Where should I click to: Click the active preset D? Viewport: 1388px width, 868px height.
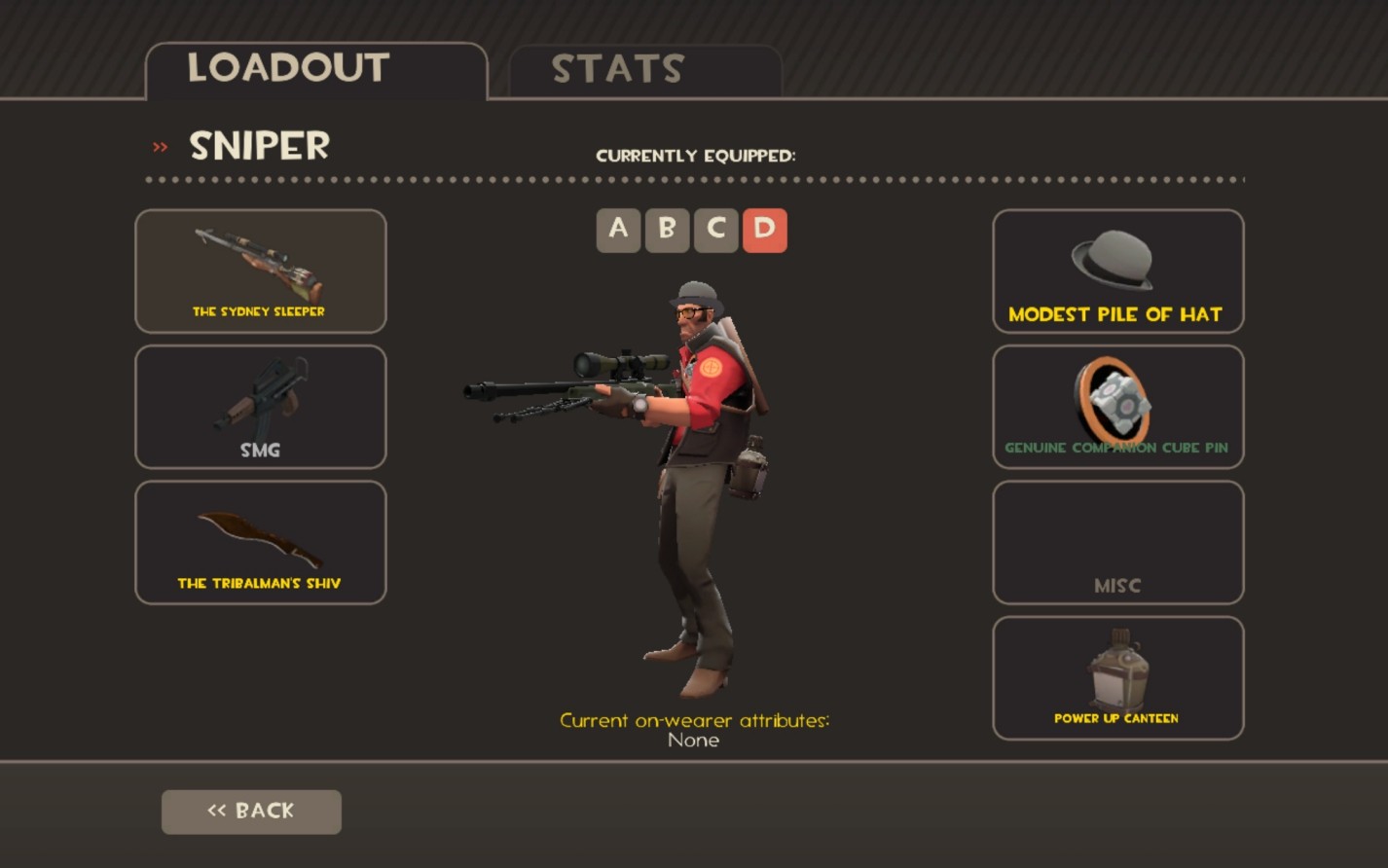[x=764, y=230]
